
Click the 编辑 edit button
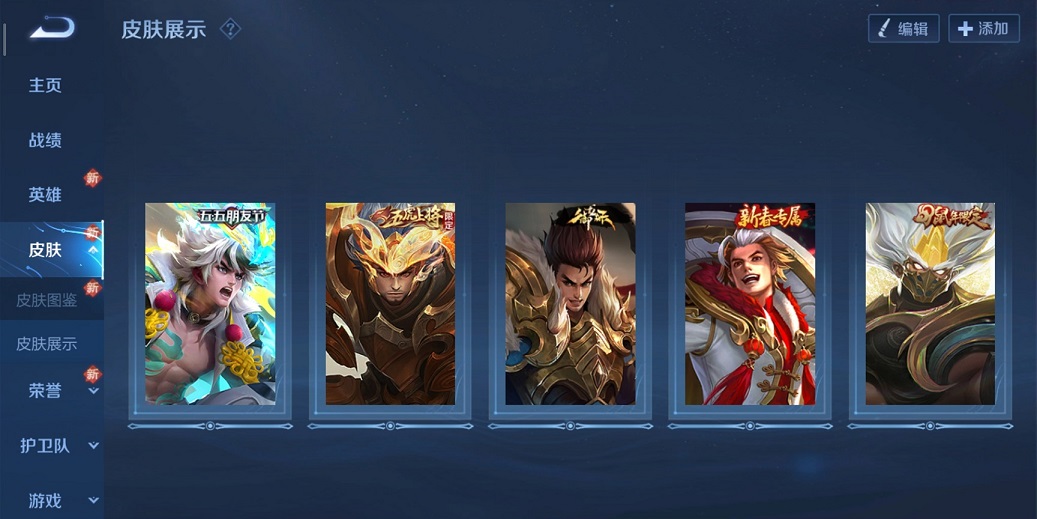[903, 29]
